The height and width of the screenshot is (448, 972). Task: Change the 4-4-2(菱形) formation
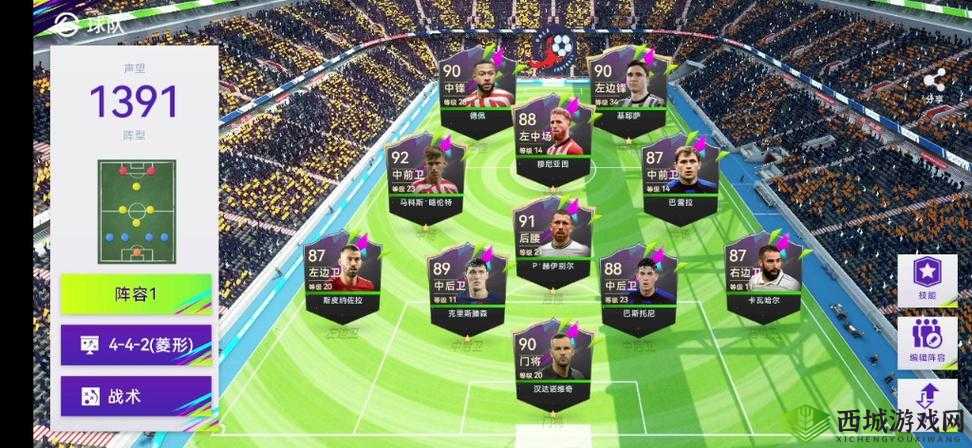(x=136, y=346)
